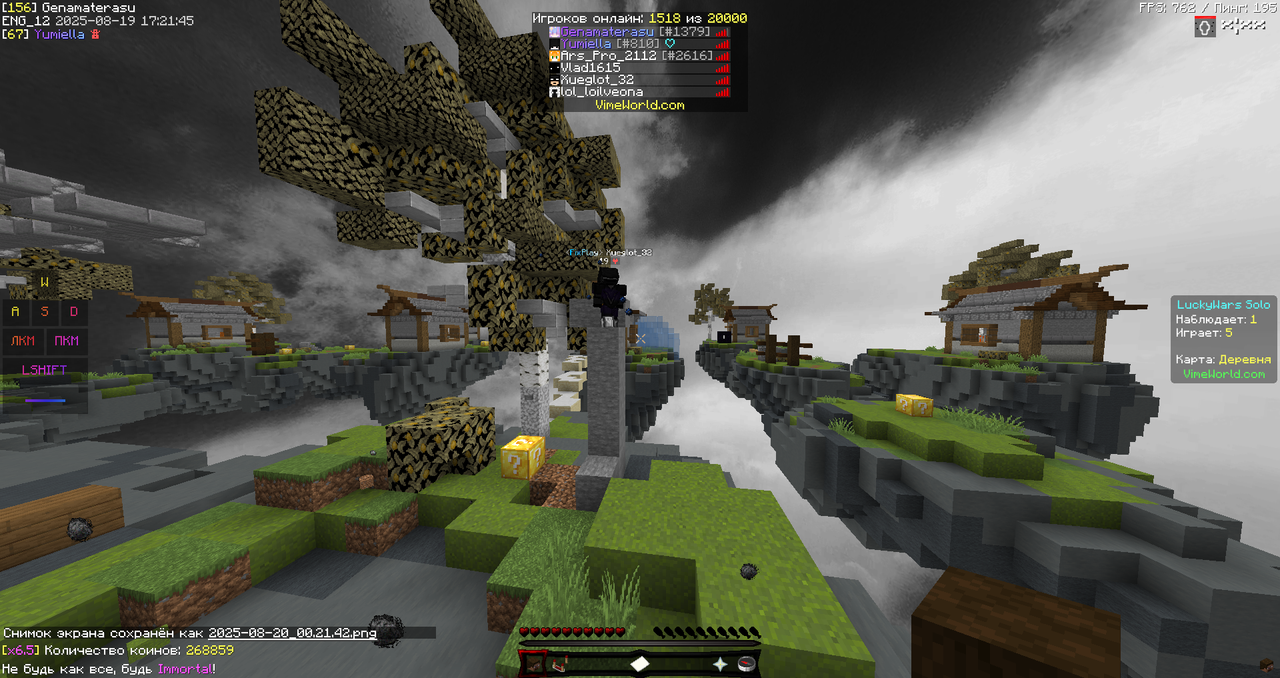1280x678 pixels.
Task: Select the red bed hotbar slot
Action: click(x=559, y=663)
